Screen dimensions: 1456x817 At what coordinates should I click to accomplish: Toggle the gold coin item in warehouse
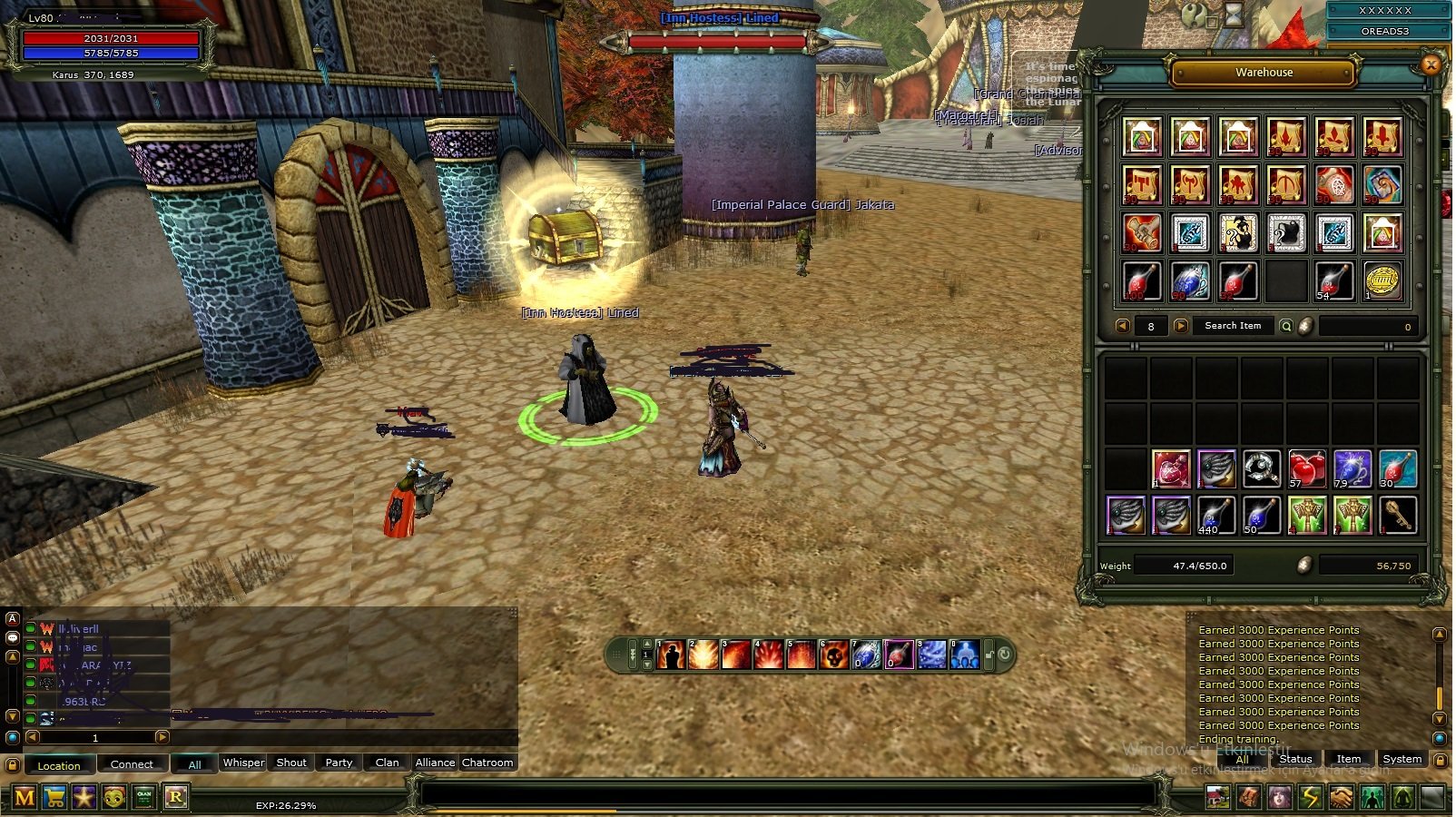pyautogui.click(x=1384, y=280)
